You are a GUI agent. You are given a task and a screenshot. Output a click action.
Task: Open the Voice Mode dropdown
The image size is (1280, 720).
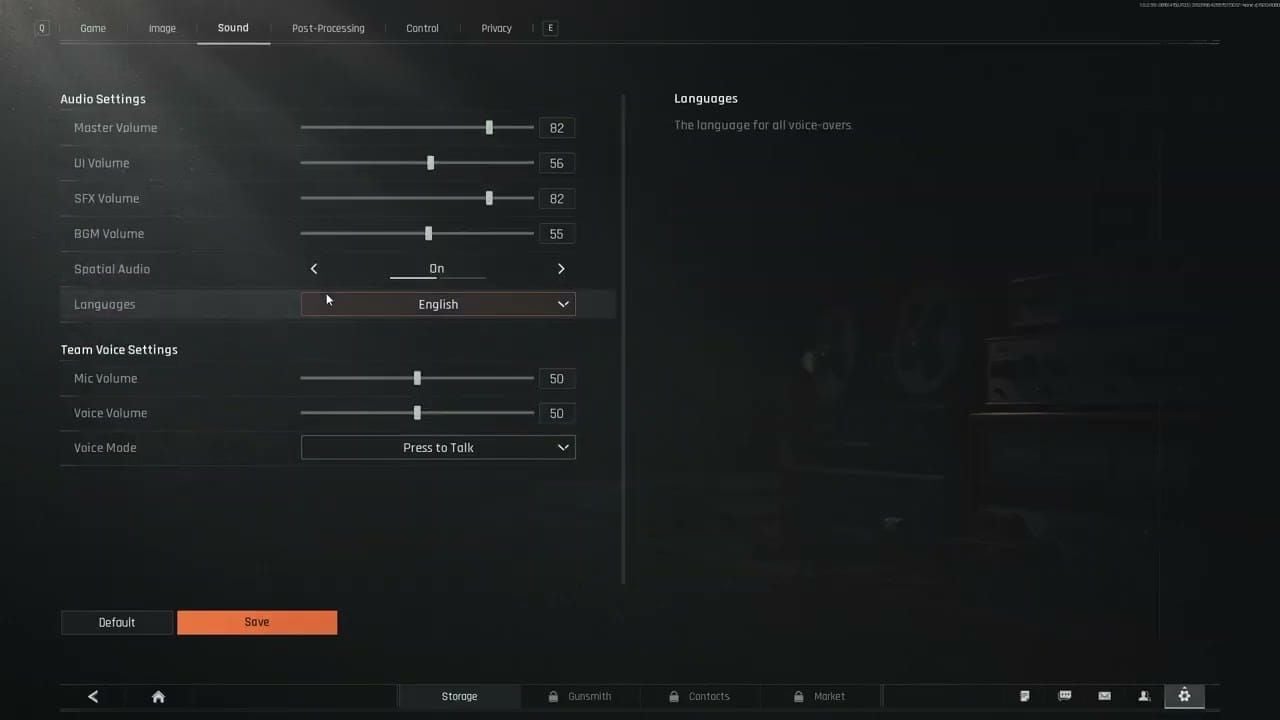coord(438,447)
